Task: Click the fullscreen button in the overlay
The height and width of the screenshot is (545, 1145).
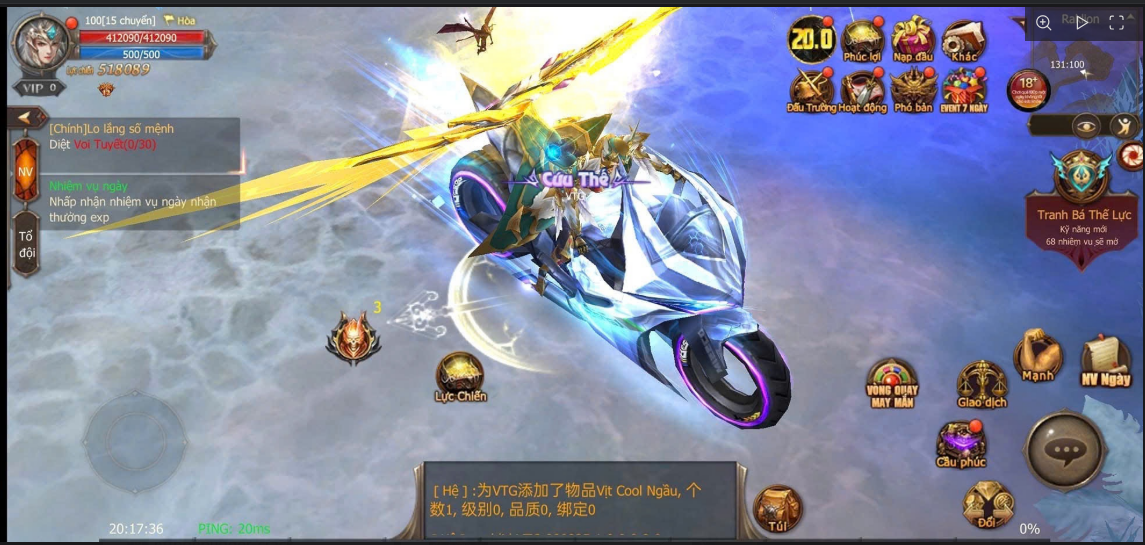Action: 1117,23
